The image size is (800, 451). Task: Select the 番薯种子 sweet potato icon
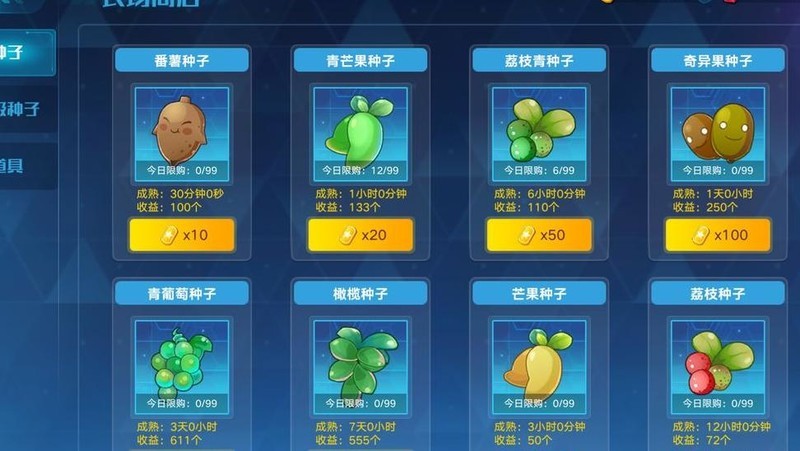182,127
